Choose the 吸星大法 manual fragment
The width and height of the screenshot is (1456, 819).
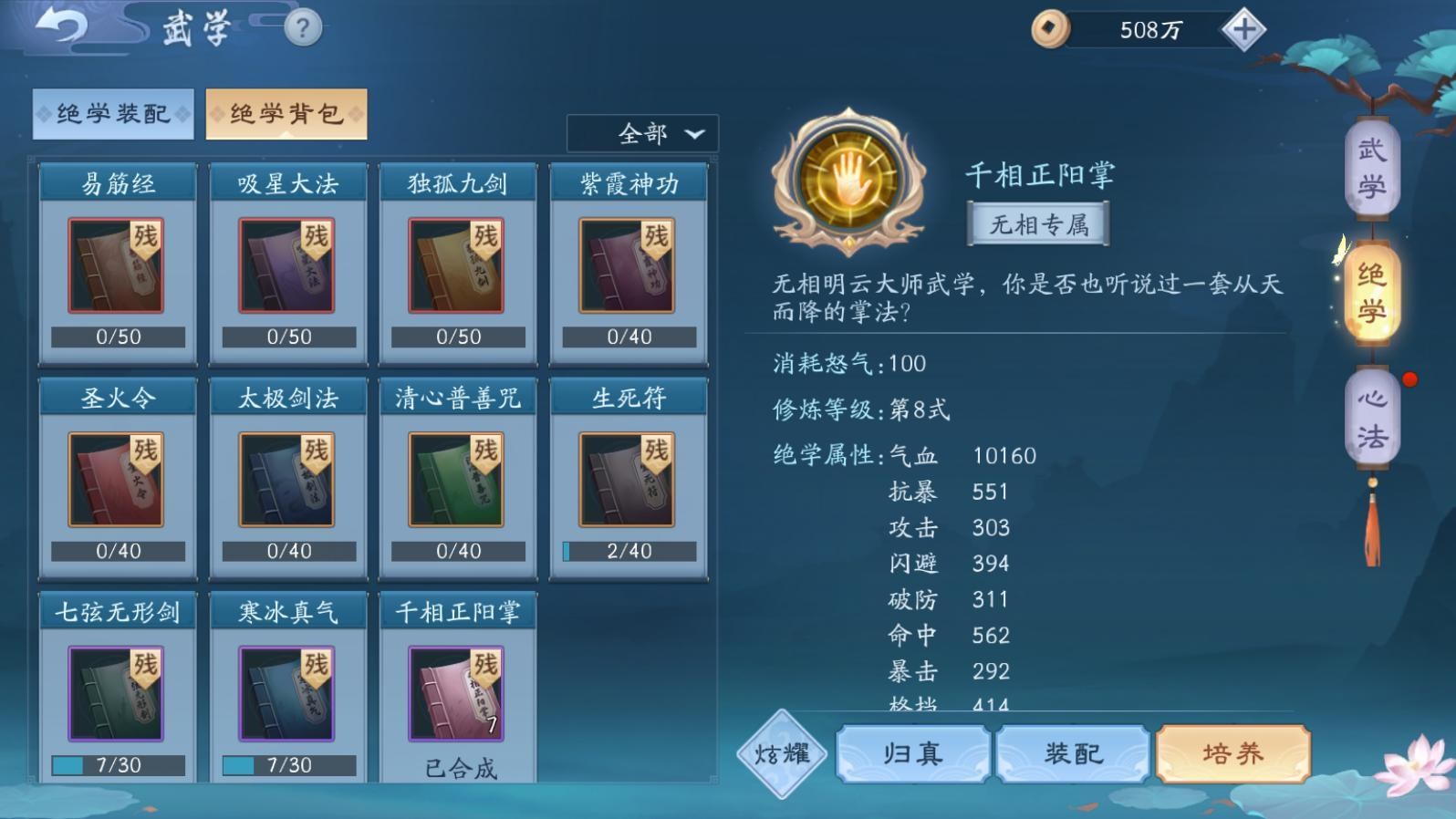click(287, 265)
